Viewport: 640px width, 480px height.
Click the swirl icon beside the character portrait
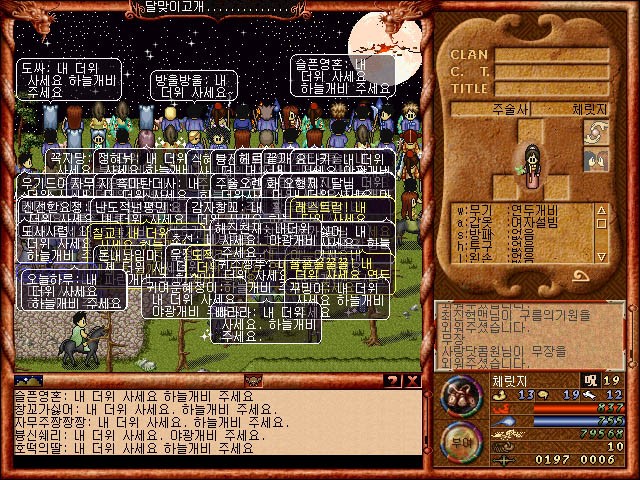pyautogui.click(x=596, y=134)
